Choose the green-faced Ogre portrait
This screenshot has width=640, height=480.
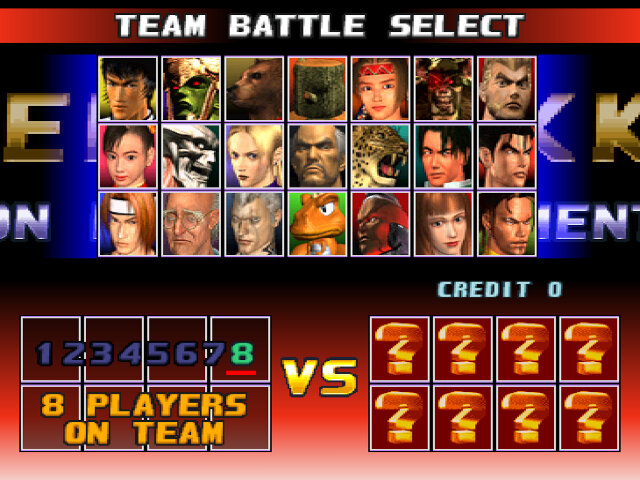[x=191, y=88]
